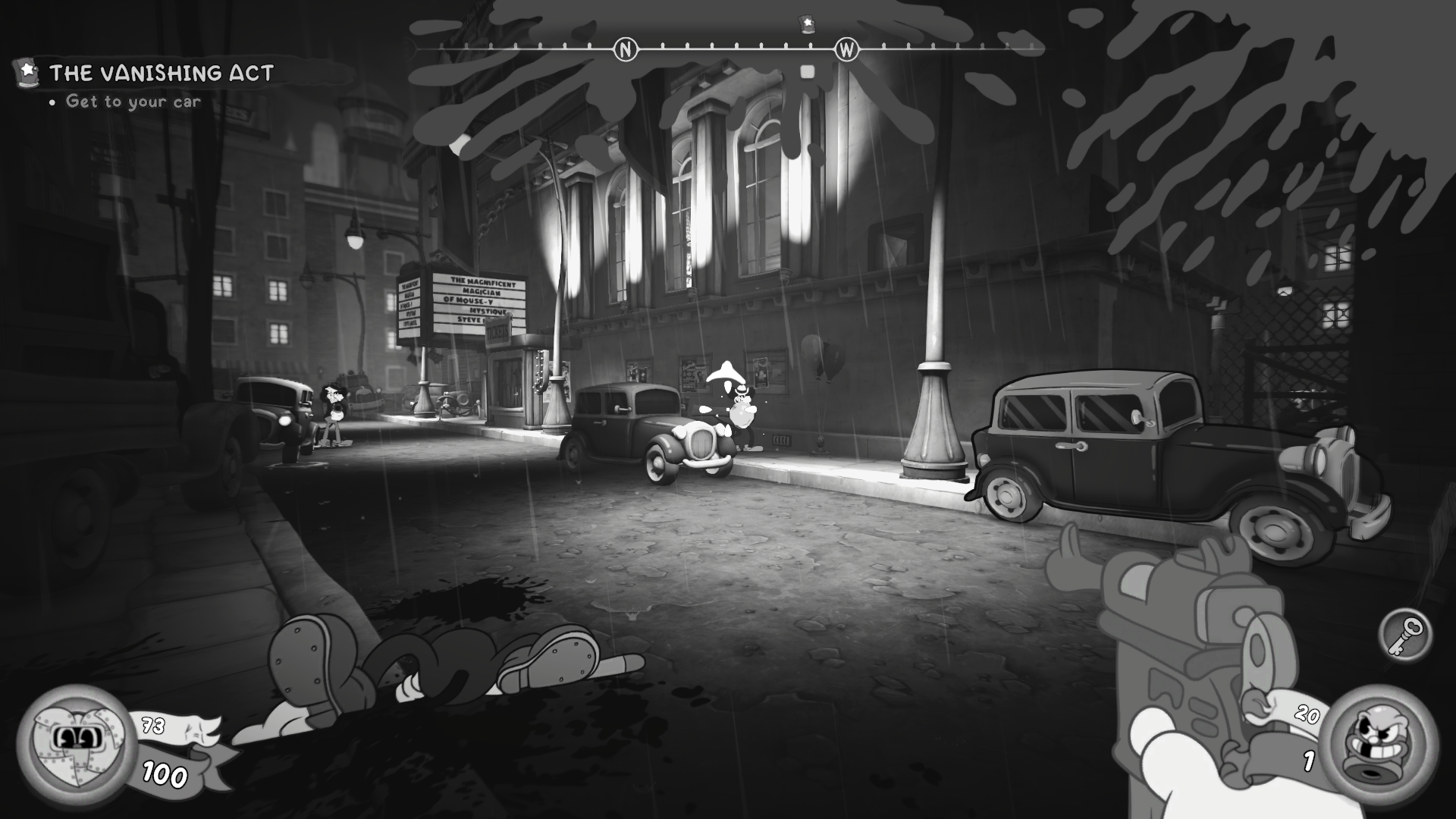This screenshot has height=819, width=1456.
Task: Expand the health banner showing 73
Action: tap(152, 726)
